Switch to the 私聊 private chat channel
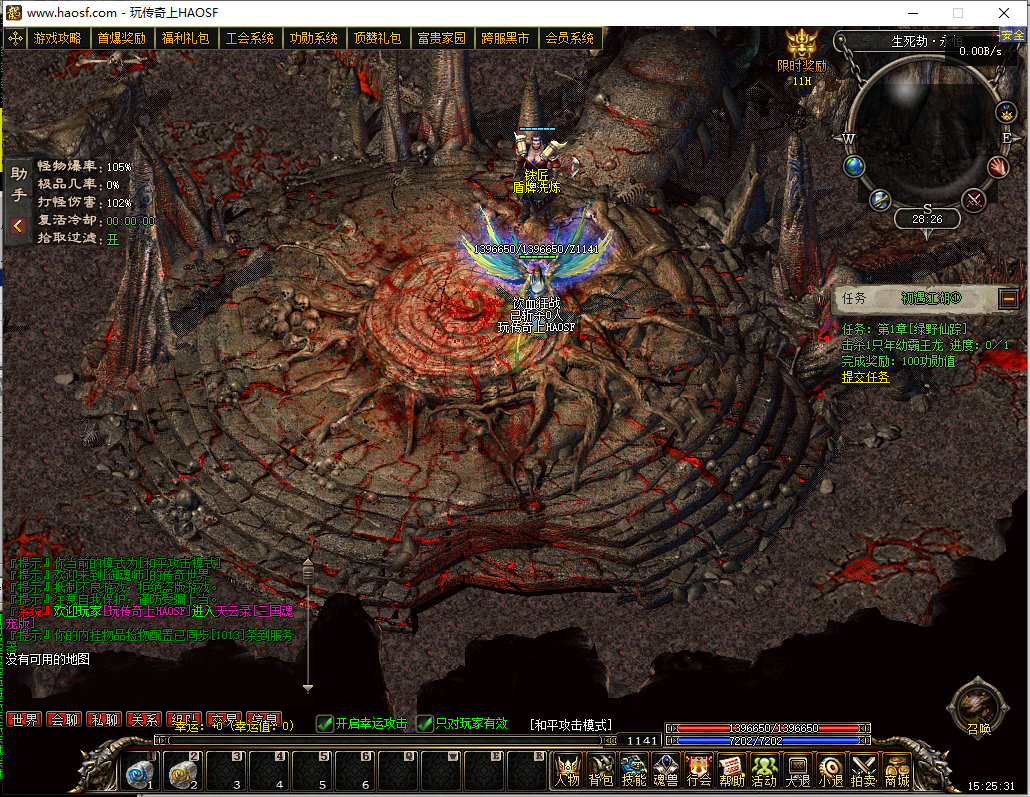The height and width of the screenshot is (797, 1030). tap(103, 719)
